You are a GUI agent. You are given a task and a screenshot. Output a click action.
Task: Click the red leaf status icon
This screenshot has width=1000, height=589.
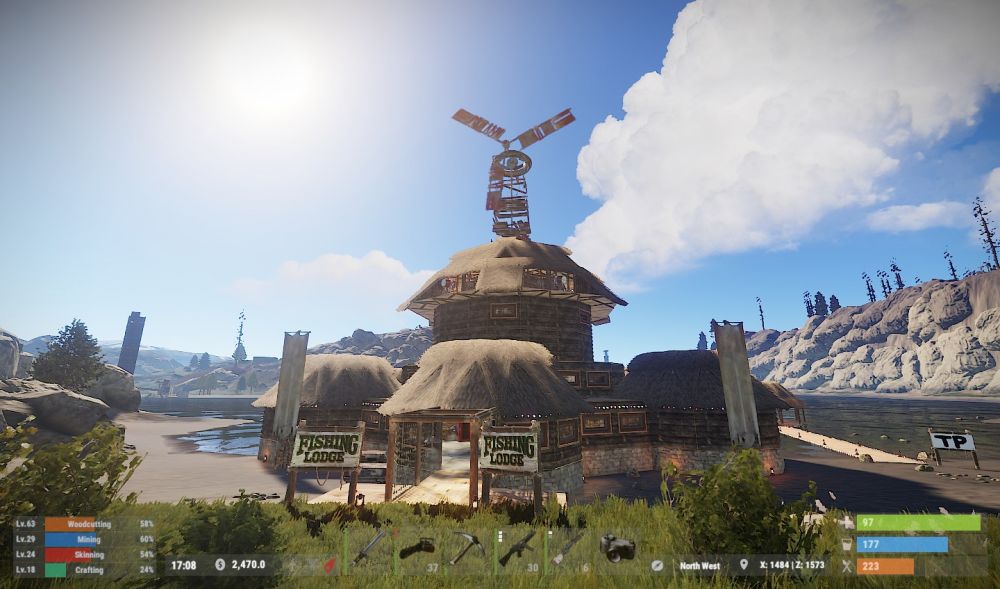tap(330, 566)
